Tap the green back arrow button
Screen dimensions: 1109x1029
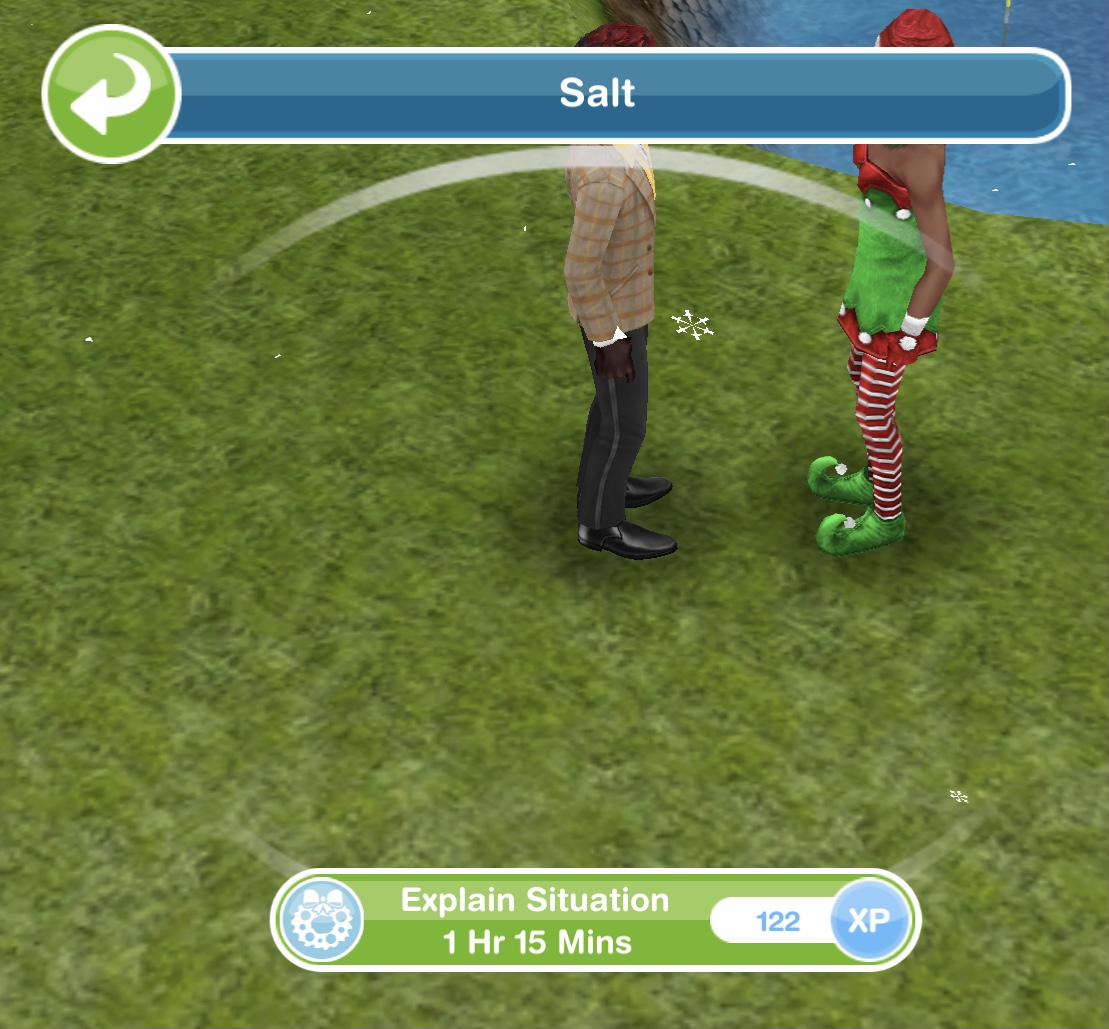point(111,94)
